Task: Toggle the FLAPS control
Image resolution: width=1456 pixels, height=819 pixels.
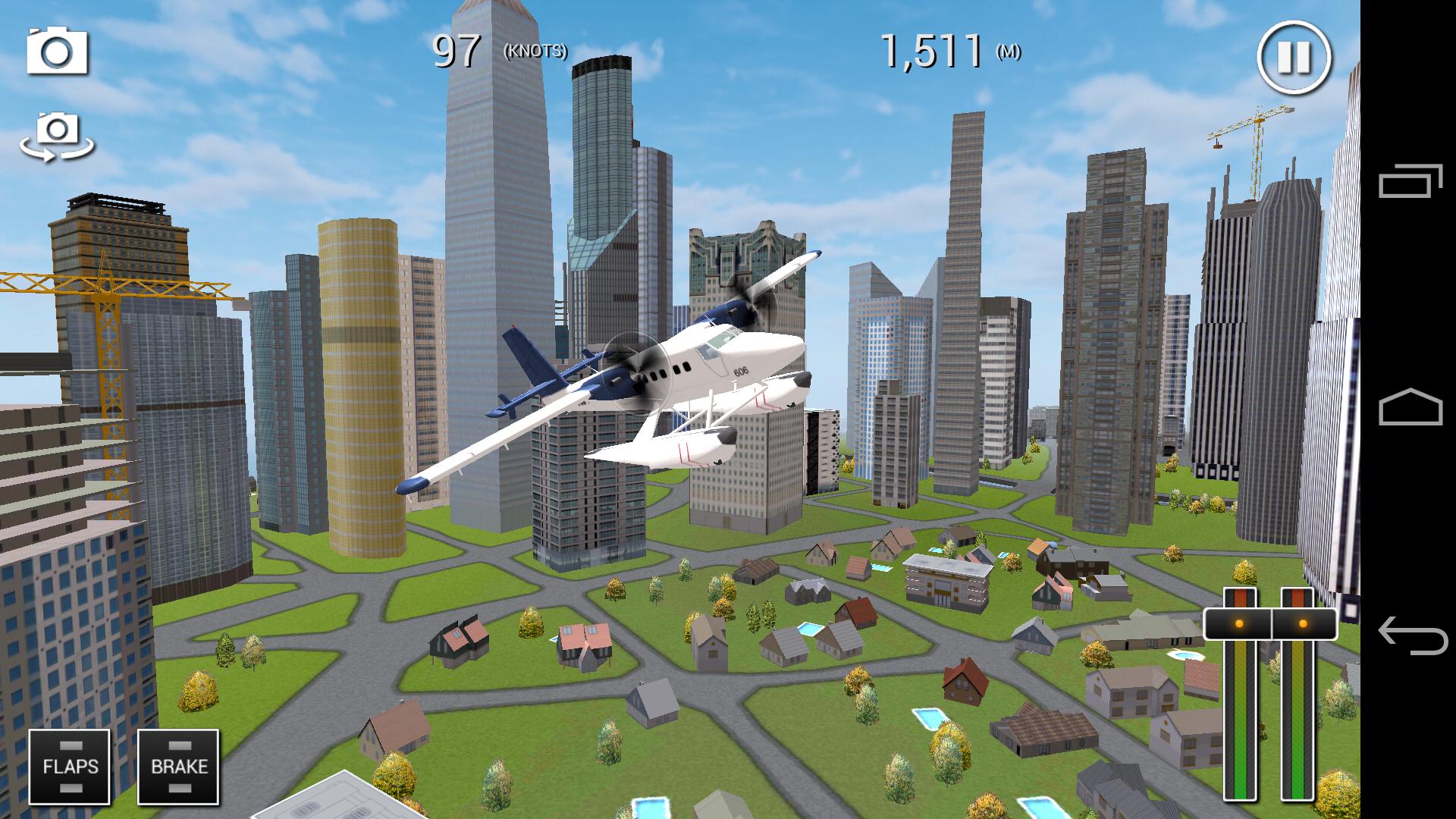Action: (x=71, y=766)
